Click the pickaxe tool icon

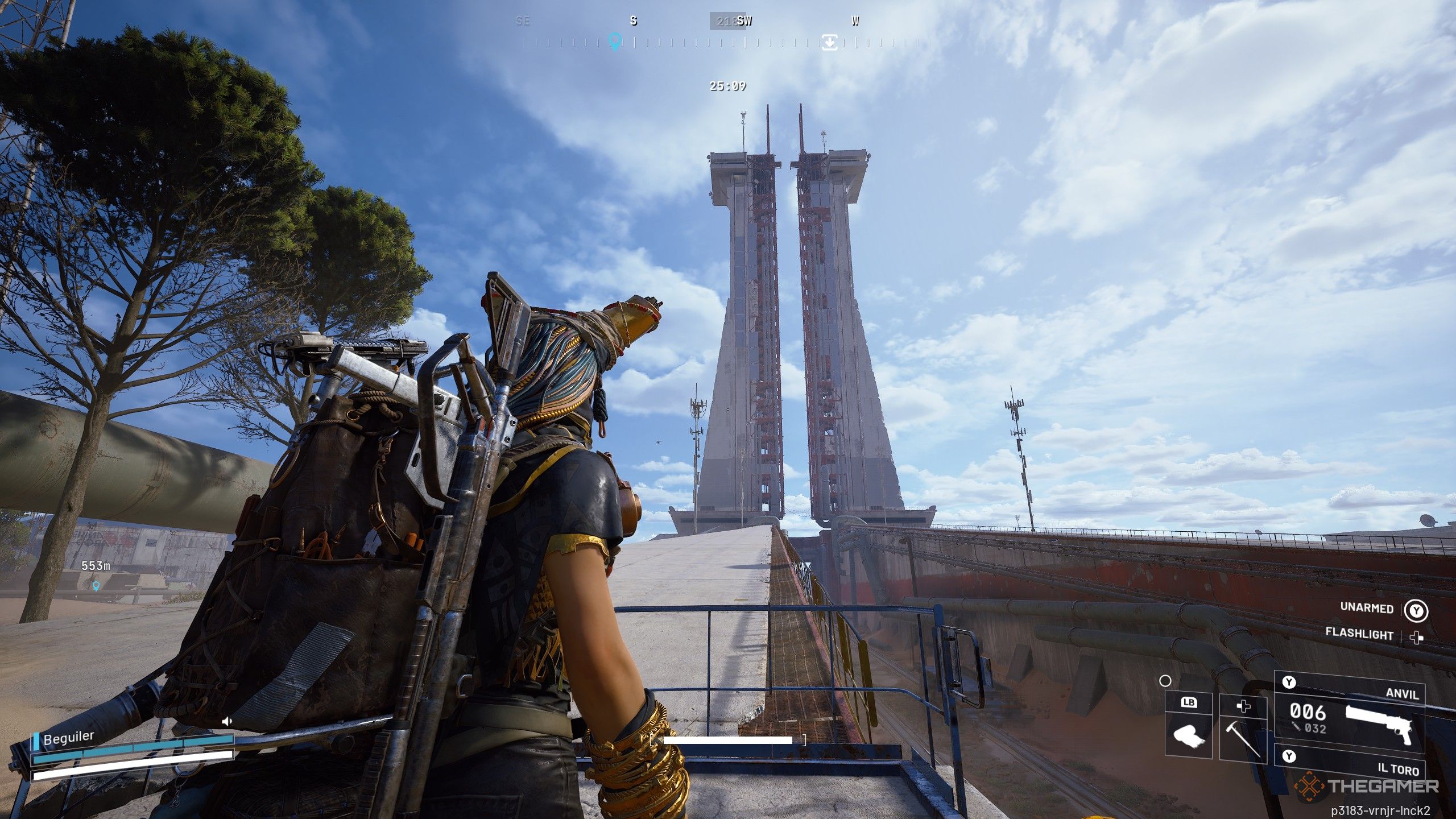pos(1243,739)
